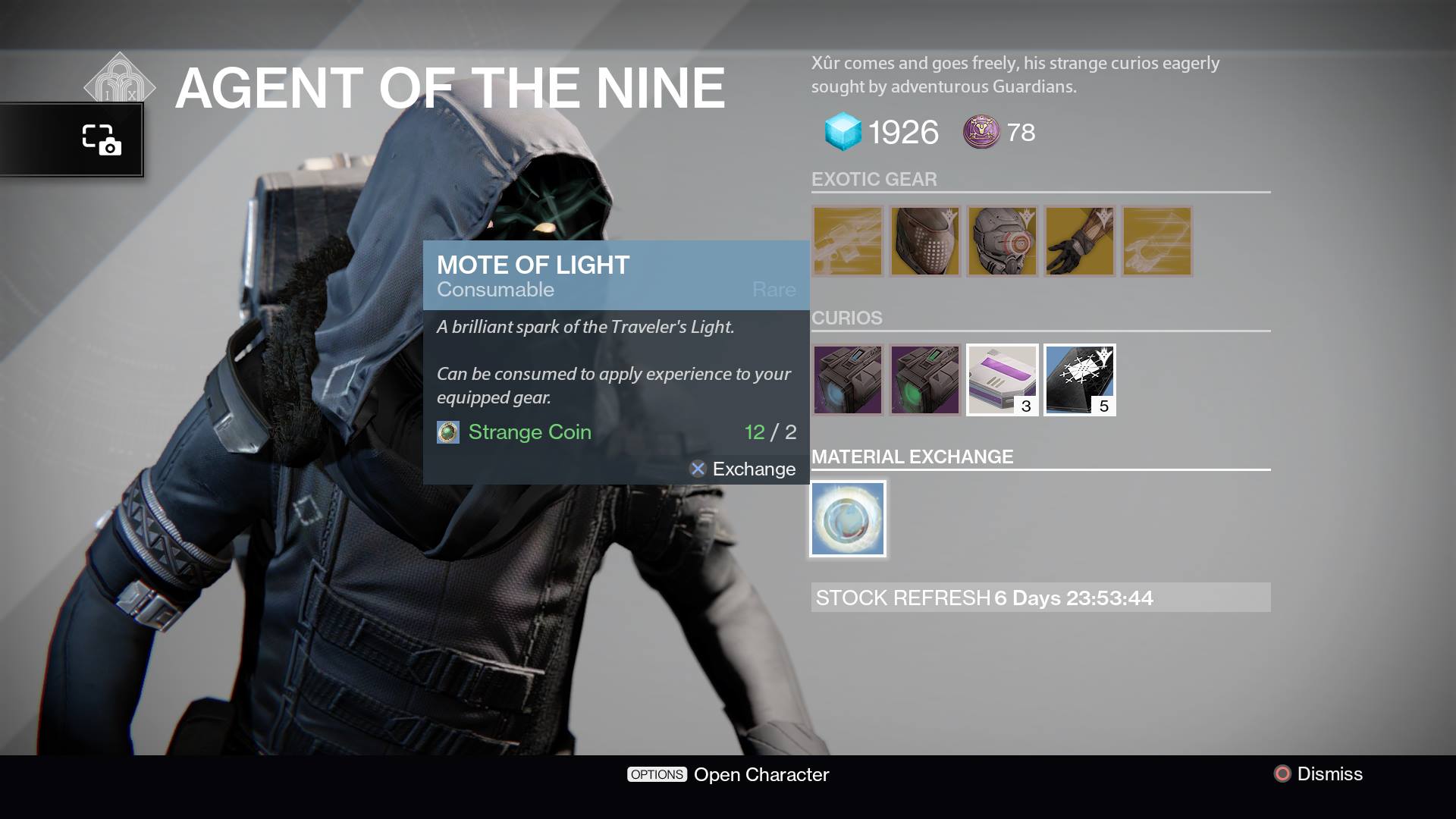1456x819 pixels.
Task: Select the white mesh exotic helmet
Action: point(924,241)
